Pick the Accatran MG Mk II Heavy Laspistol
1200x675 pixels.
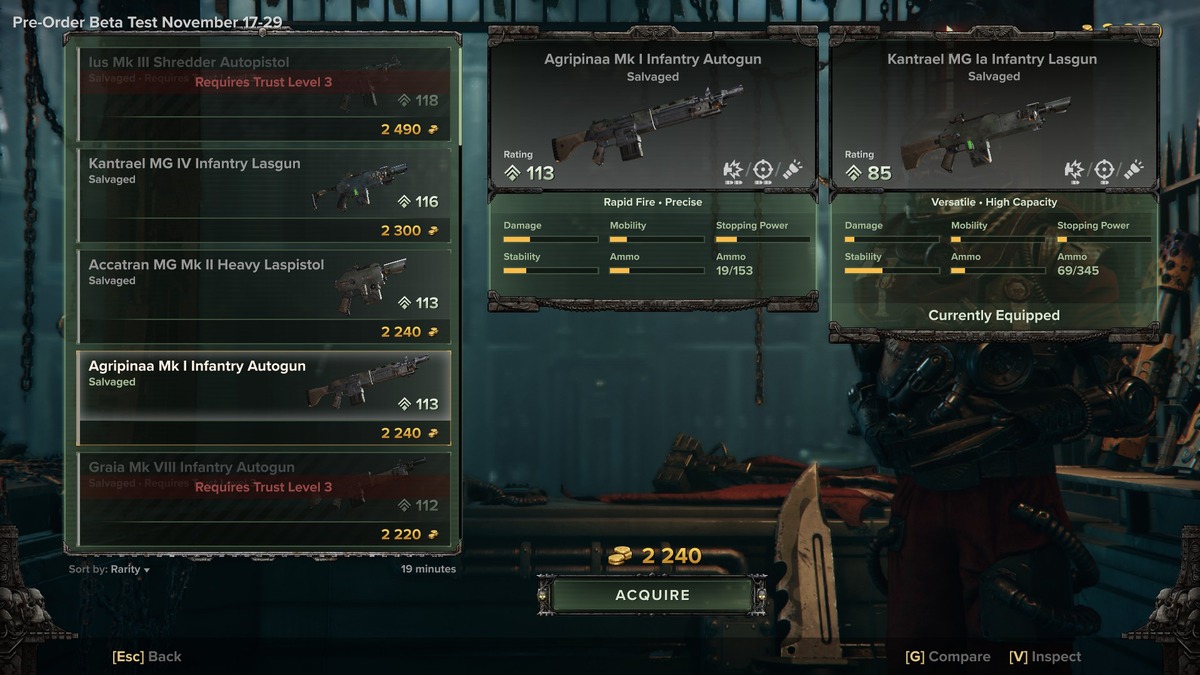(264, 296)
